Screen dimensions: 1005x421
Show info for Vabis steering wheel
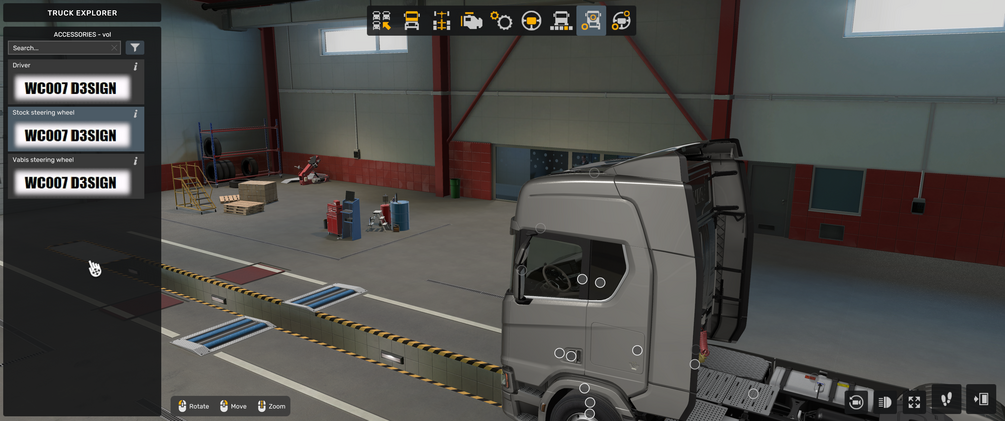[136, 160]
